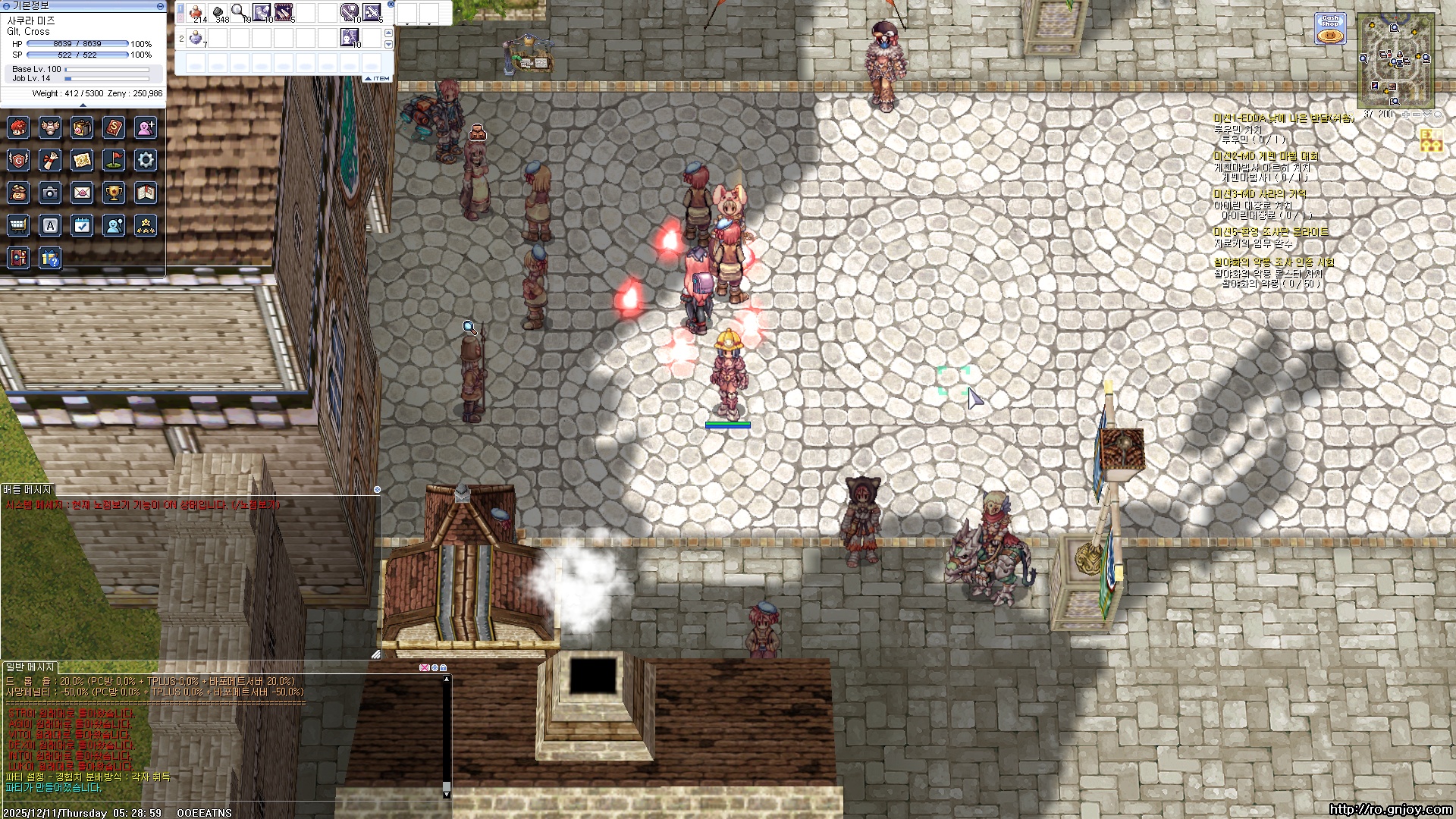This screenshot has height=819, width=1456.
Task: Use the red potion hotbar slot
Action: coord(196,12)
